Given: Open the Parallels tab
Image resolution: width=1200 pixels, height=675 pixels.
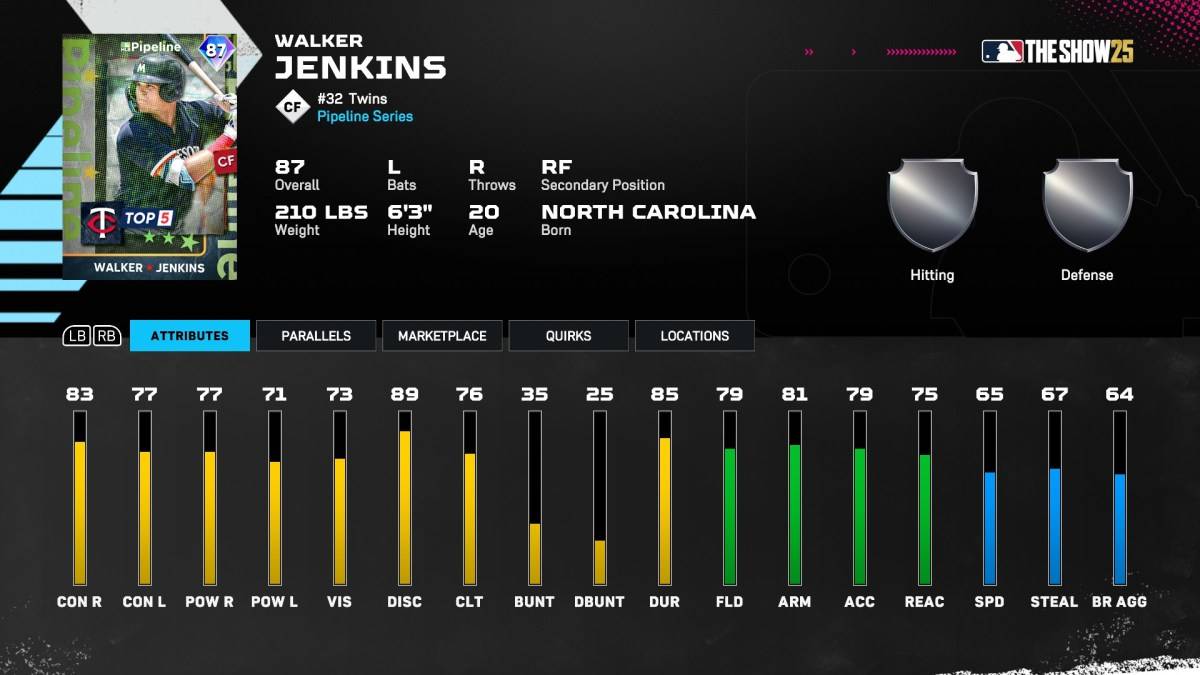Looking at the screenshot, I should coord(316,336).
